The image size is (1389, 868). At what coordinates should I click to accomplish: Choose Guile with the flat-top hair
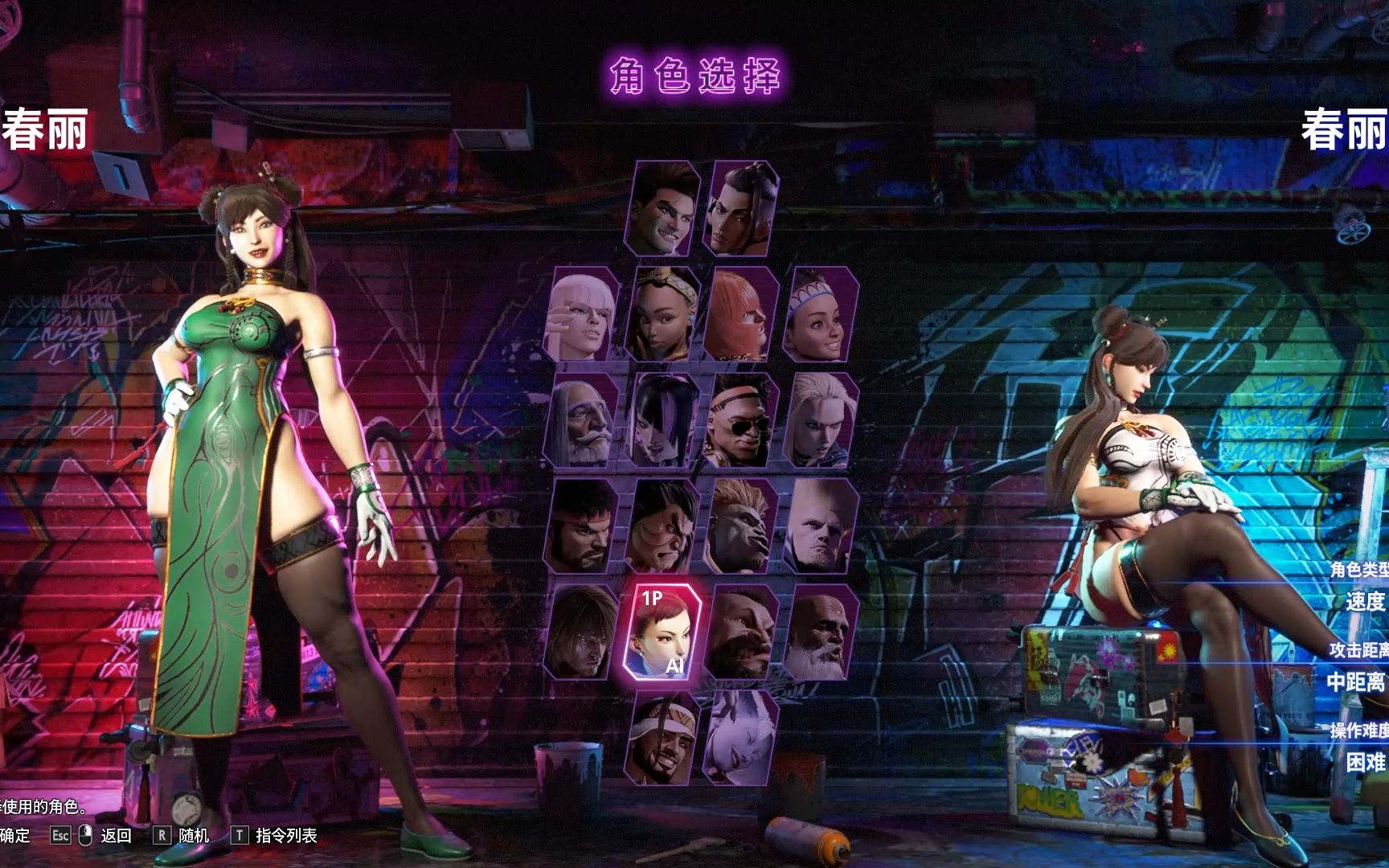point(821,527)
